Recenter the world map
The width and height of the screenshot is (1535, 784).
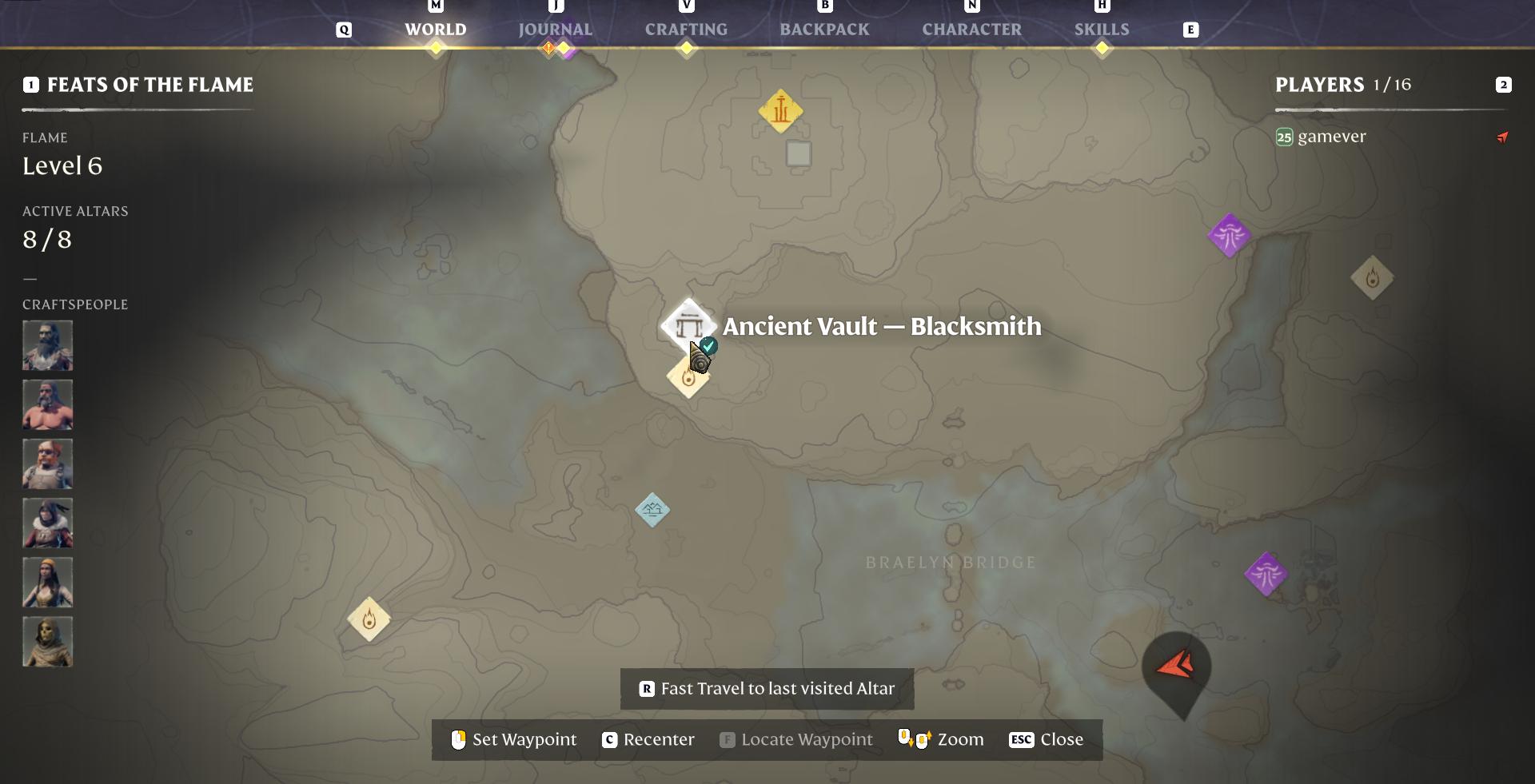click(648, 739)
